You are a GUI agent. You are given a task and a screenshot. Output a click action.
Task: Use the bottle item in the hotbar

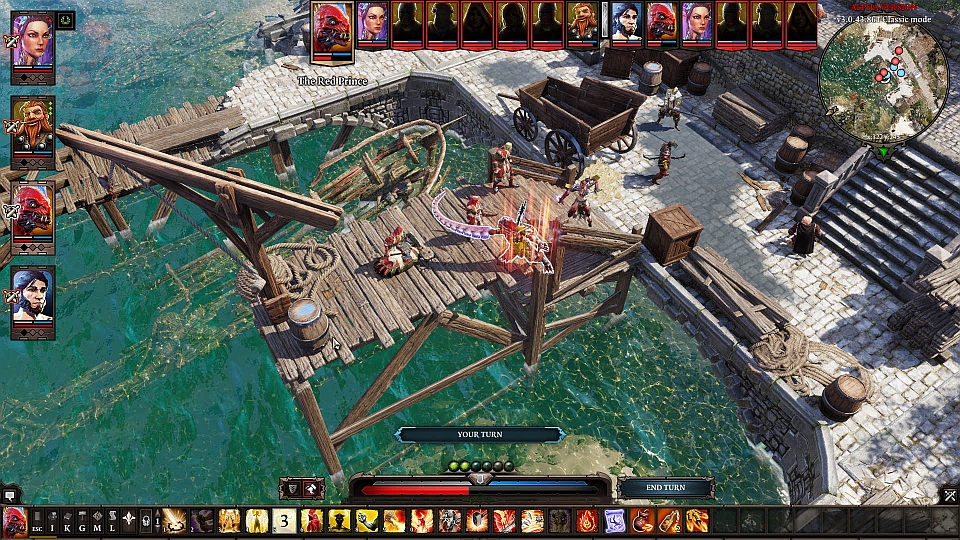pos(668,520)
